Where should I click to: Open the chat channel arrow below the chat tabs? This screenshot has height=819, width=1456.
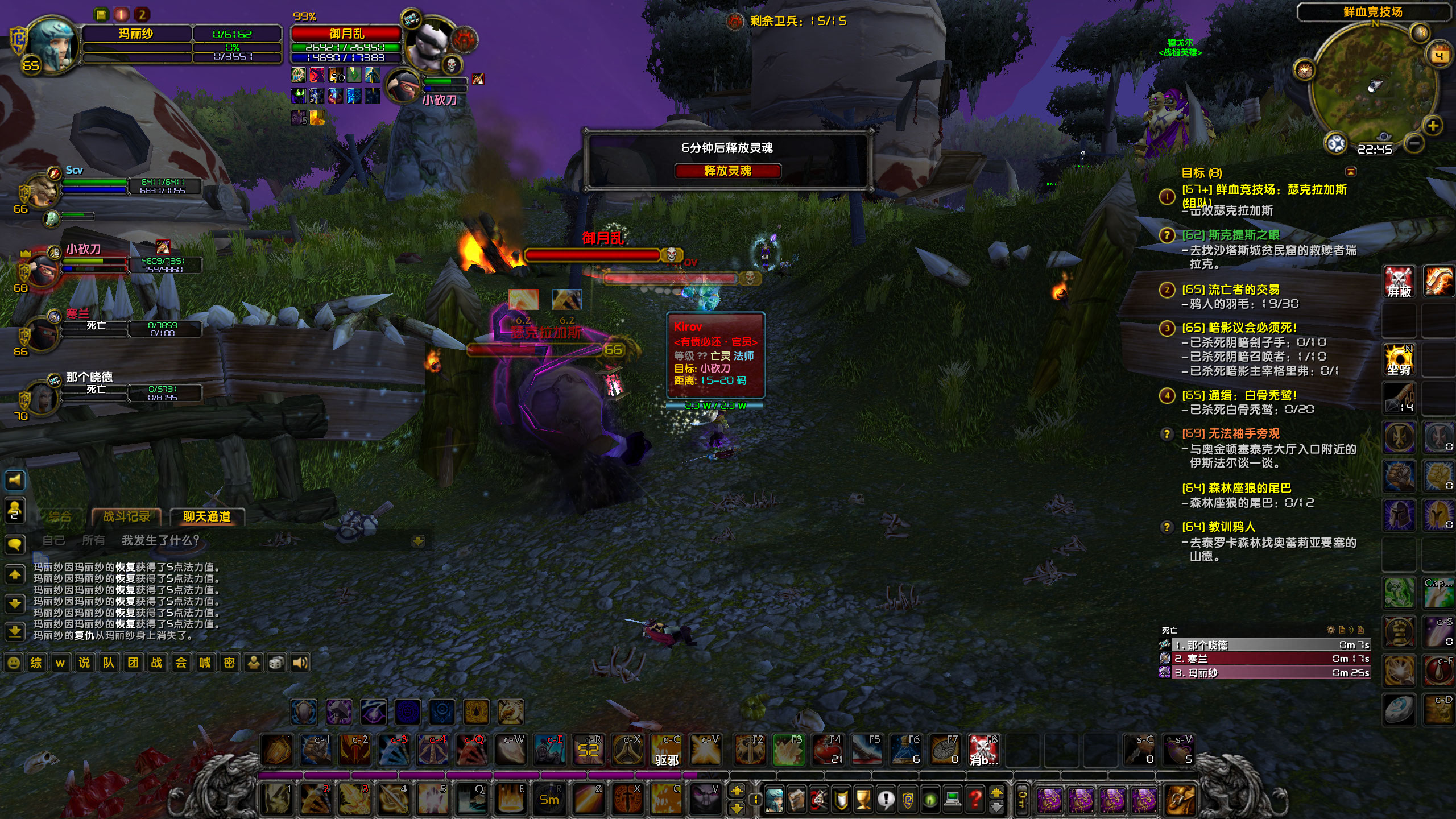tap(419, 541)
